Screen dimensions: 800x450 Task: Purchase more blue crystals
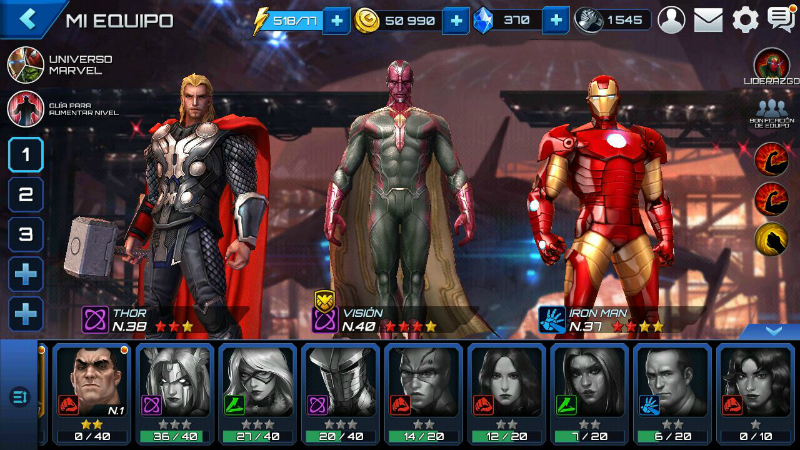[x=556, y=20]
